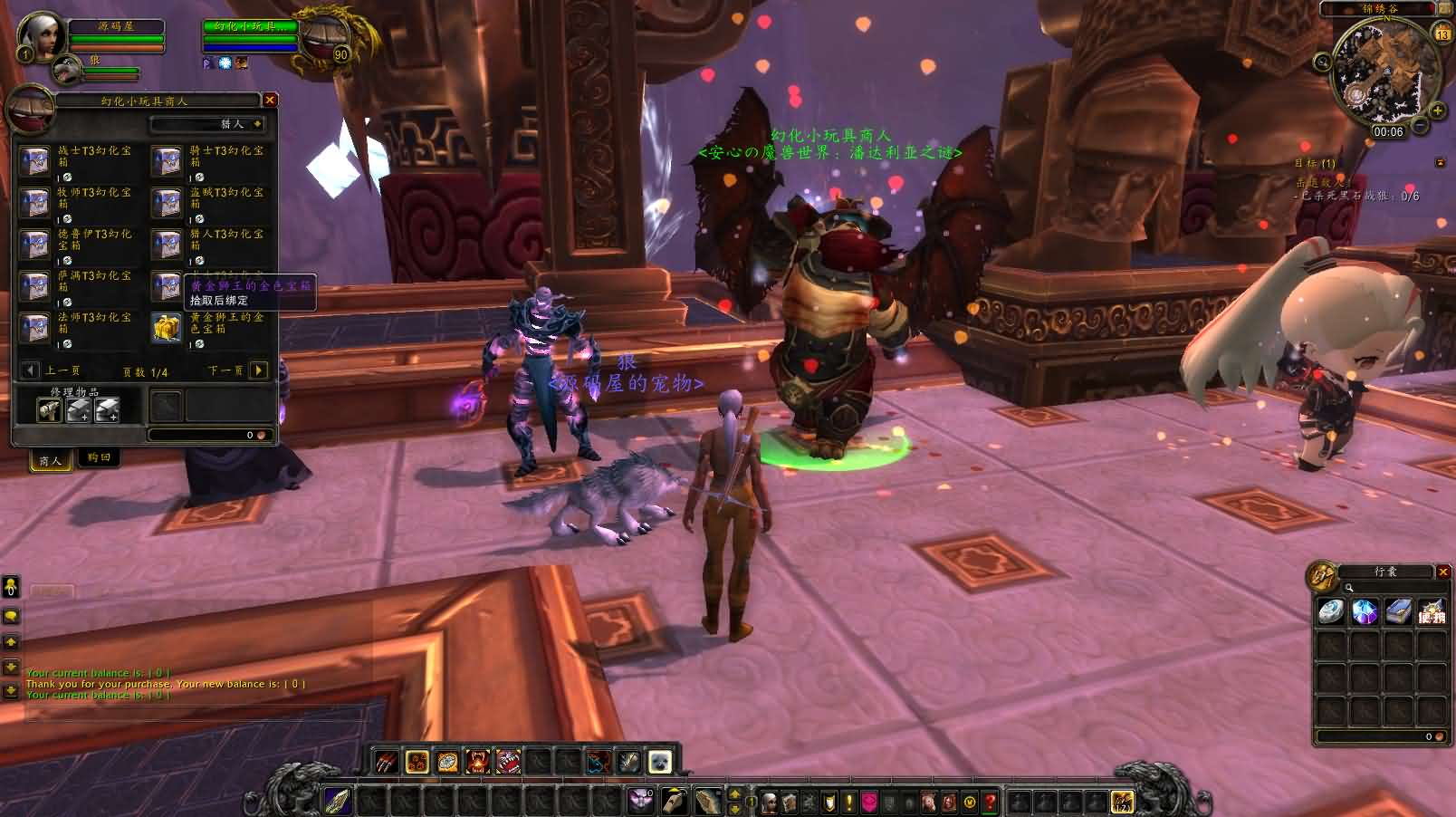The height and width of the screenshot is (817, 1456).
Task: Open the red question mark help icon
Action: tap(990, 803)
